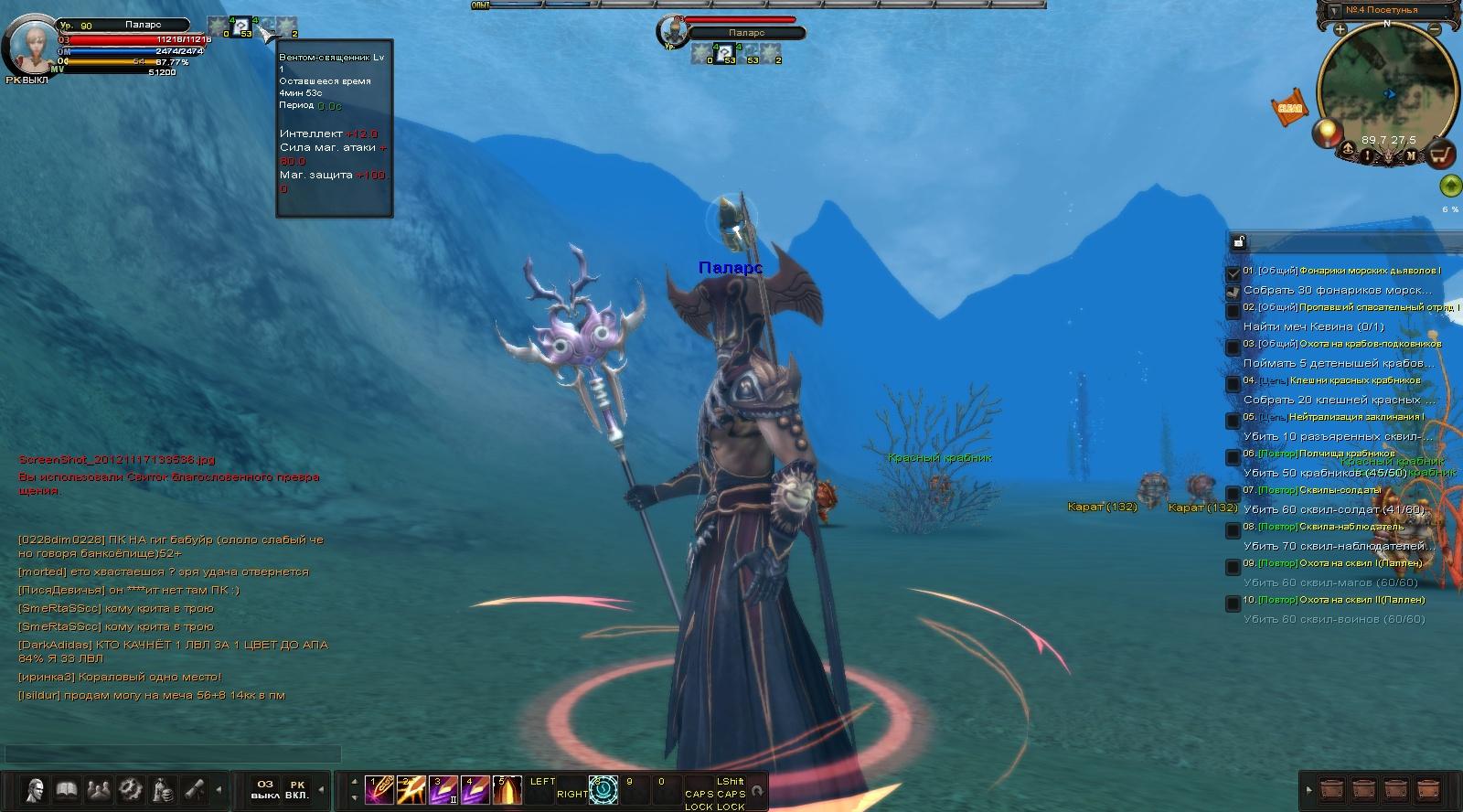Toggle the ОЗ выкл button

point(265,789)
